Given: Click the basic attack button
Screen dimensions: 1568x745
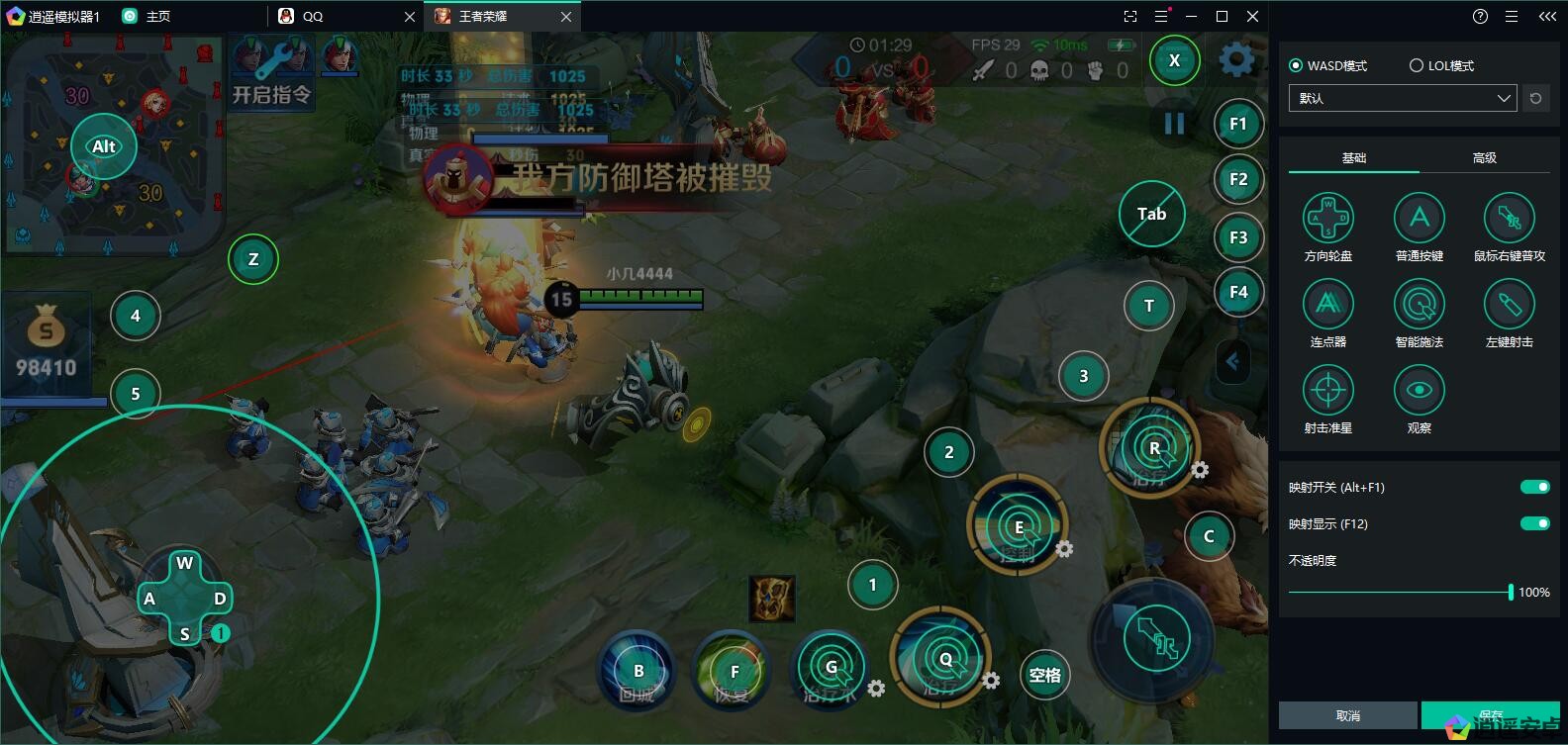Looking at the screenshot, I should click(1153, 640).
